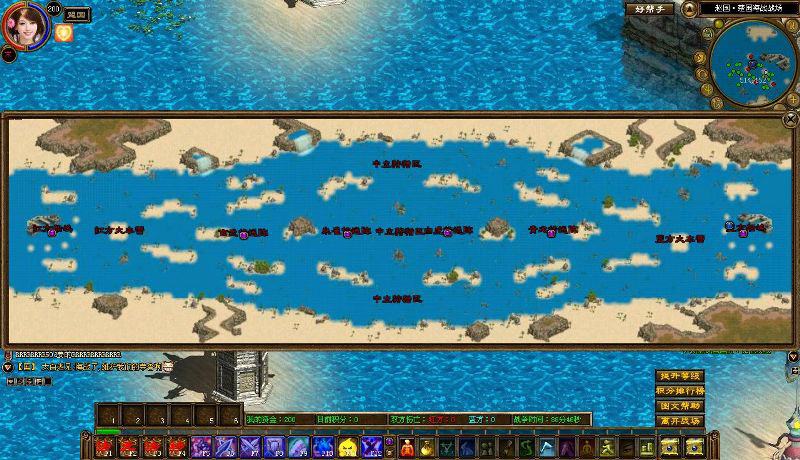Select the 蓝方大本营 blue base marker
The height and width of the screenshot is (460, 800).
pos(679,239)
